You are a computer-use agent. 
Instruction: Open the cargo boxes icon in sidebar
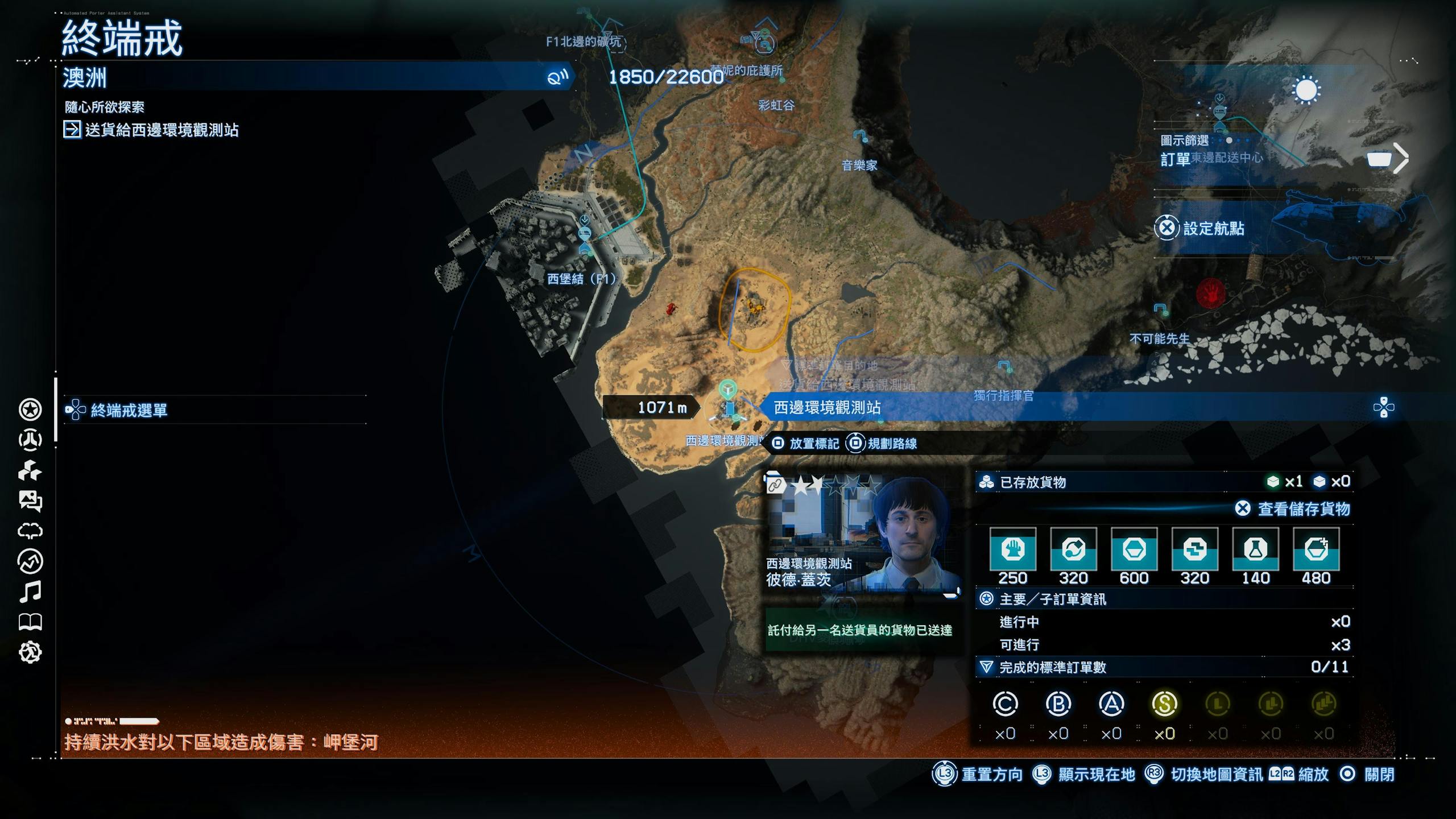(30, 471)
